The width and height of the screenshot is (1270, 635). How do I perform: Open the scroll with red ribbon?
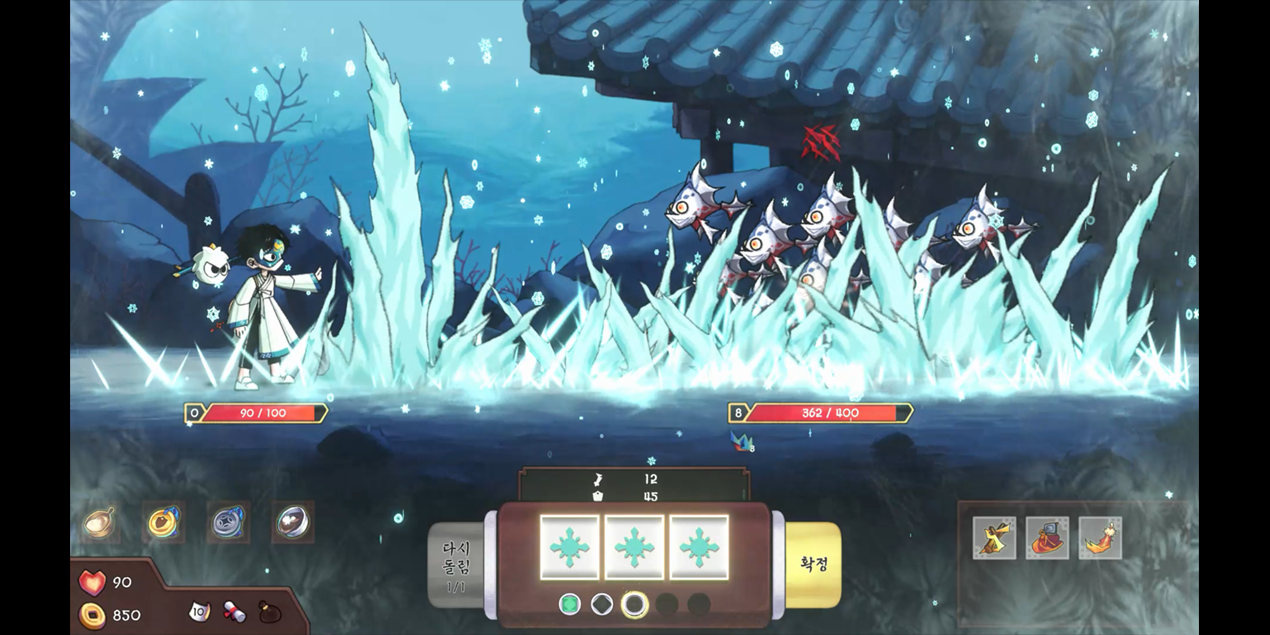pyautogui.click(x=234, y=611)
